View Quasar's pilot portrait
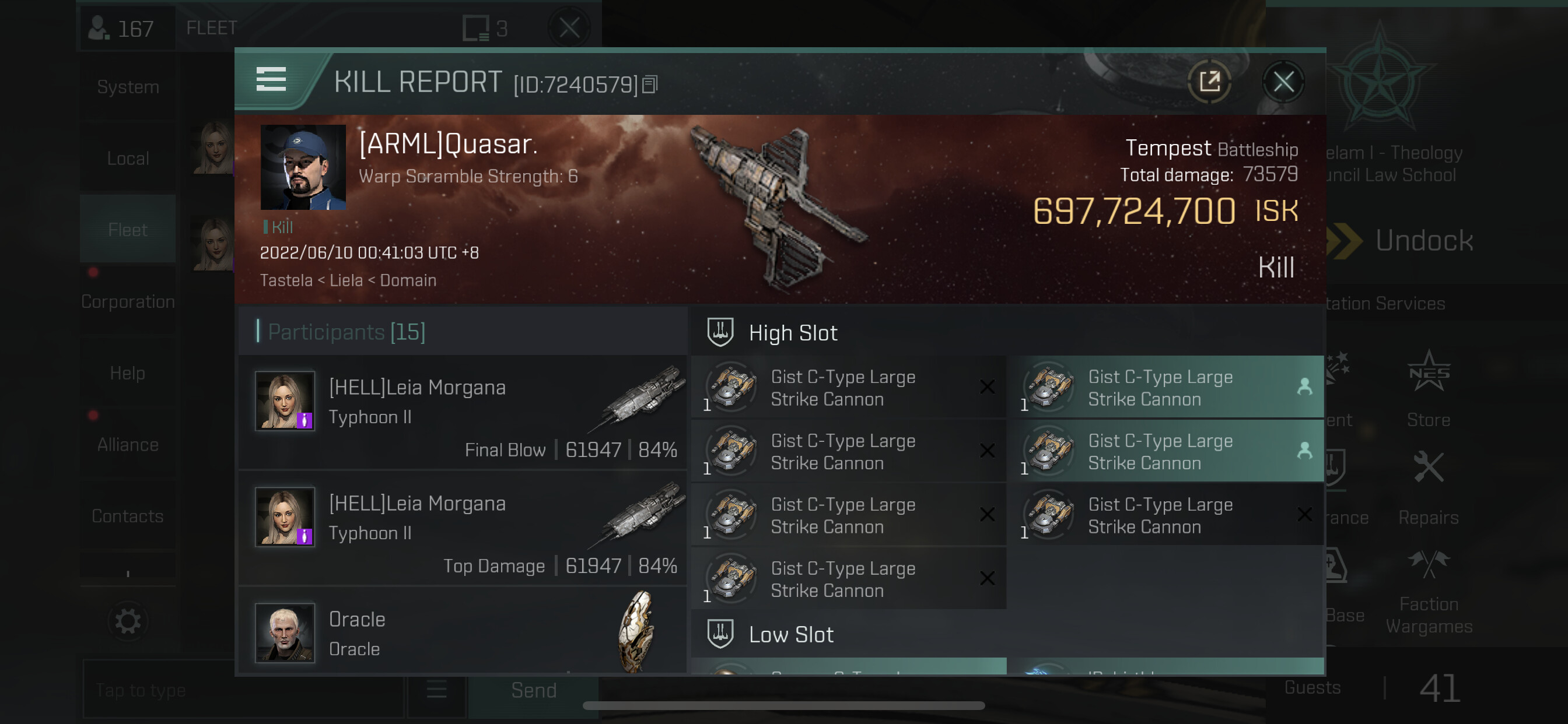Screen dimensions: 1568x724 [x=303, y=168]
